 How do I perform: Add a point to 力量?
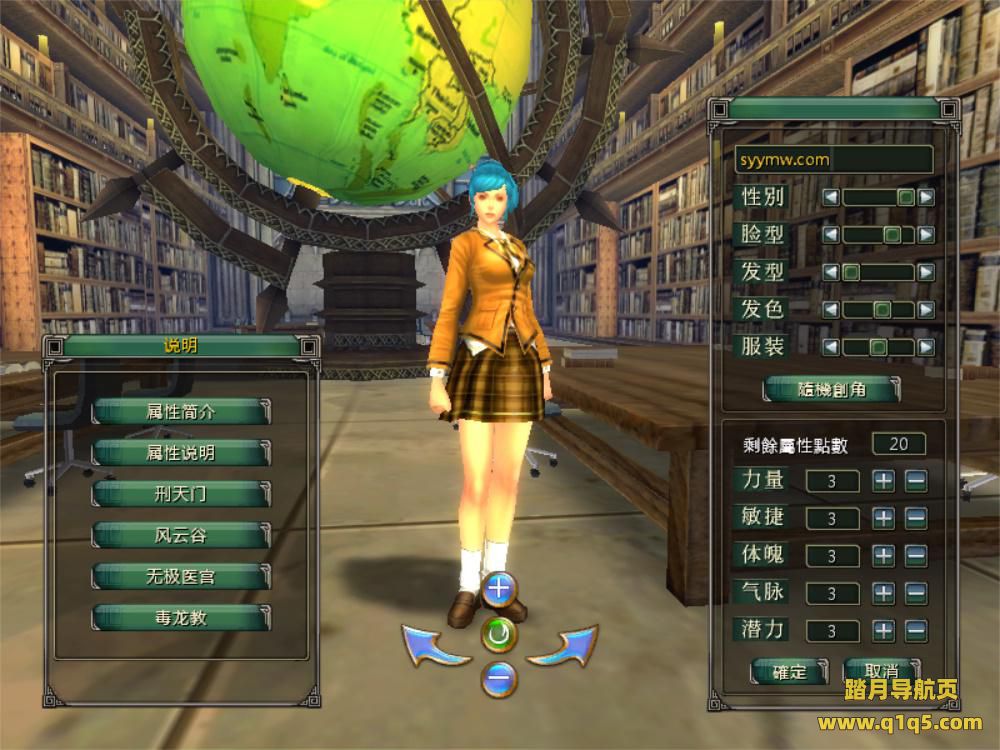click(883, 481)
